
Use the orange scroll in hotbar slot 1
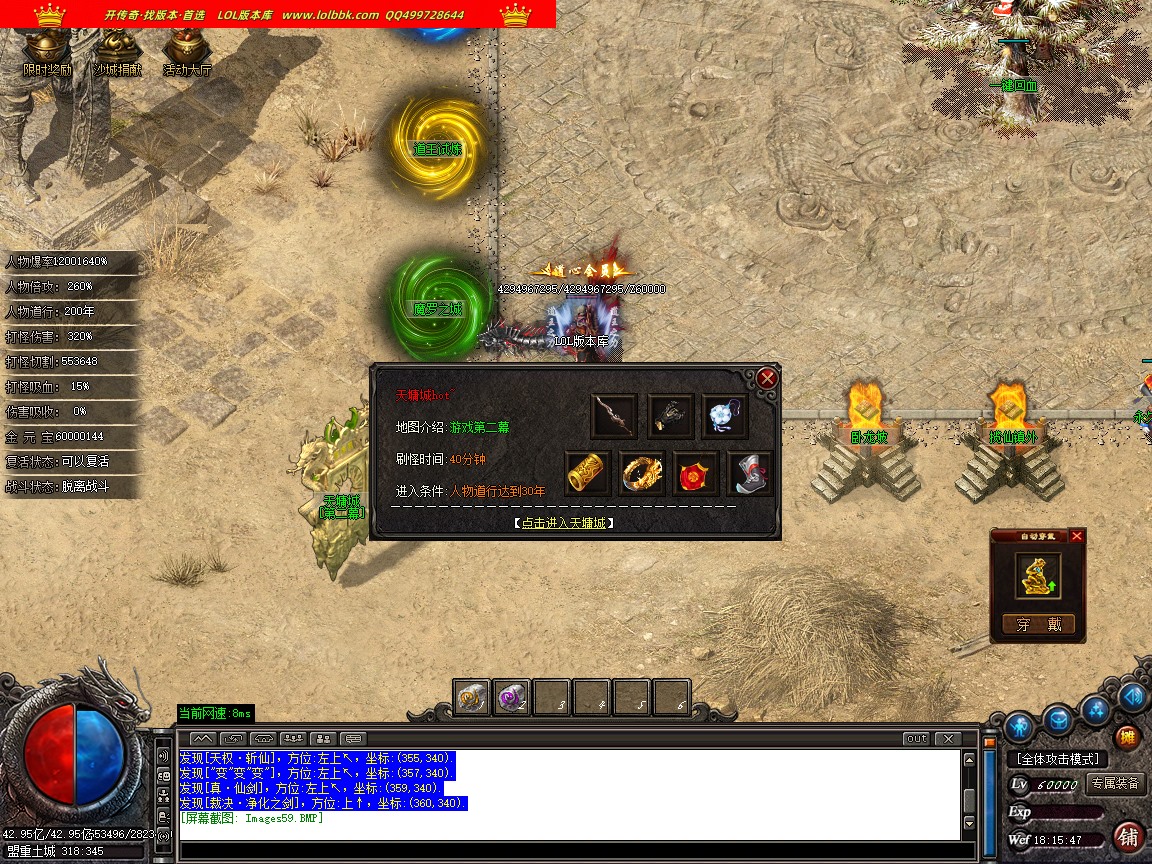(x=472, y=697)
